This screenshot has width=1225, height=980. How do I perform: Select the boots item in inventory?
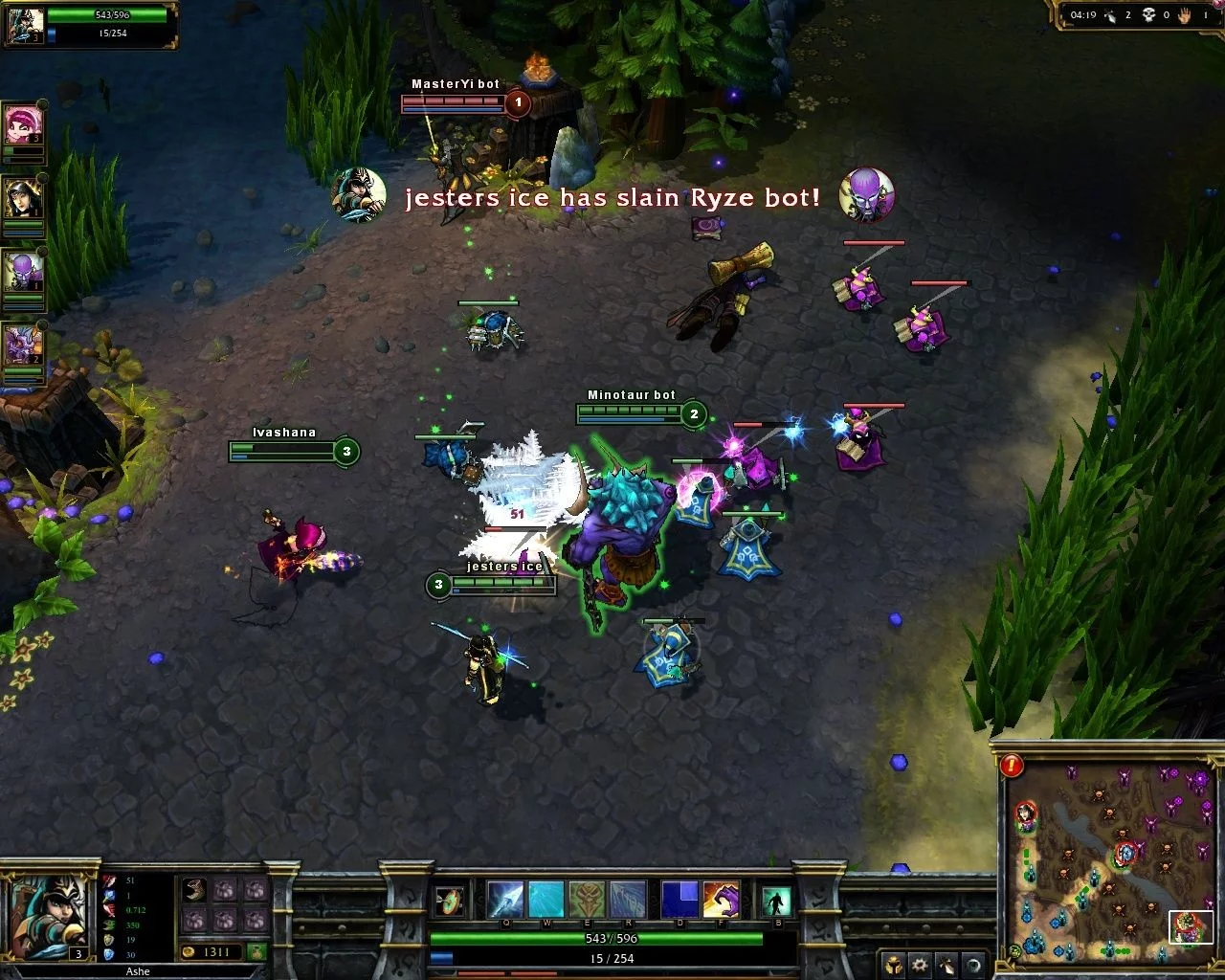[195, 890]
